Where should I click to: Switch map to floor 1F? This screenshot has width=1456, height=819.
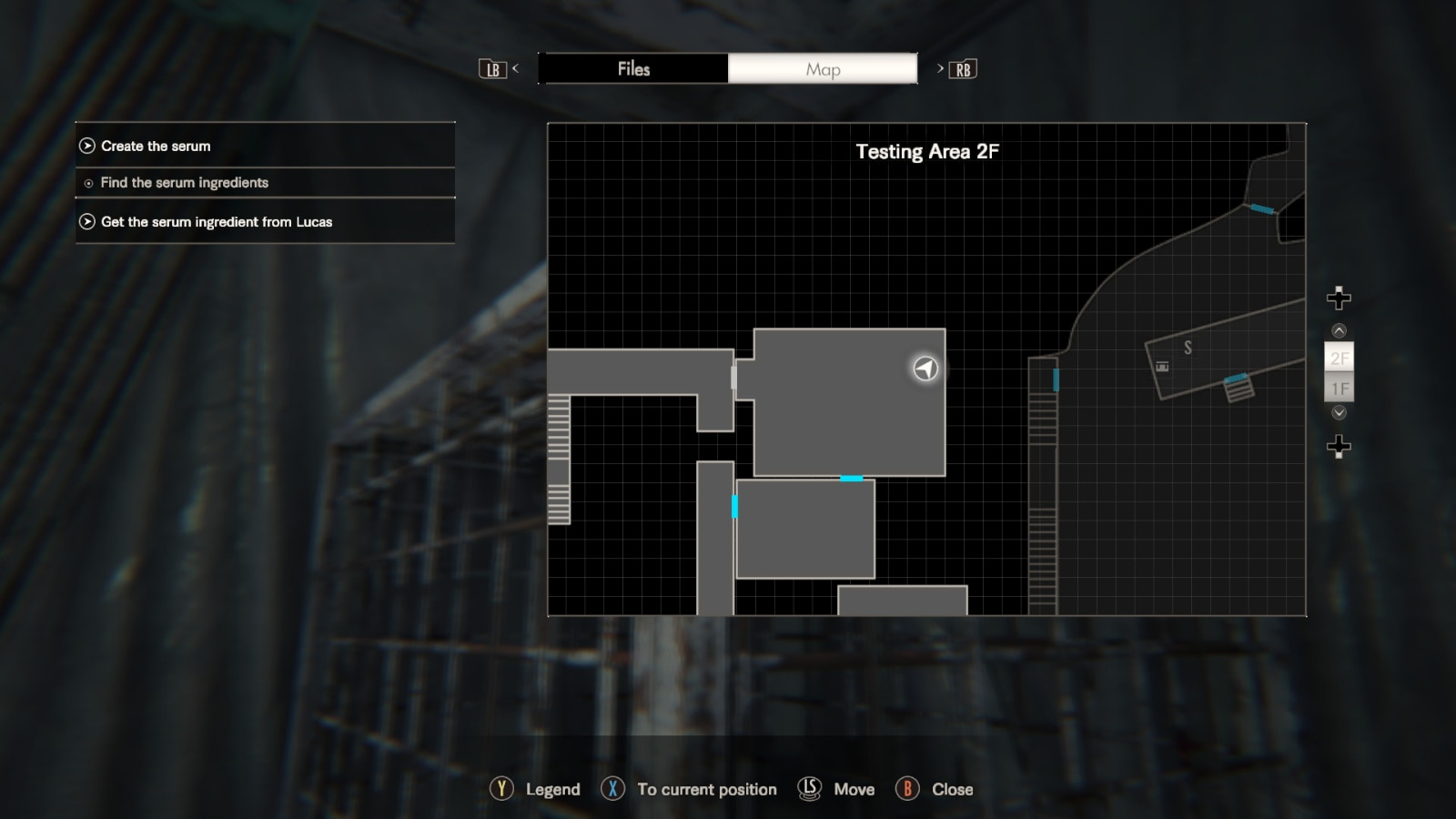(1339, 389)
